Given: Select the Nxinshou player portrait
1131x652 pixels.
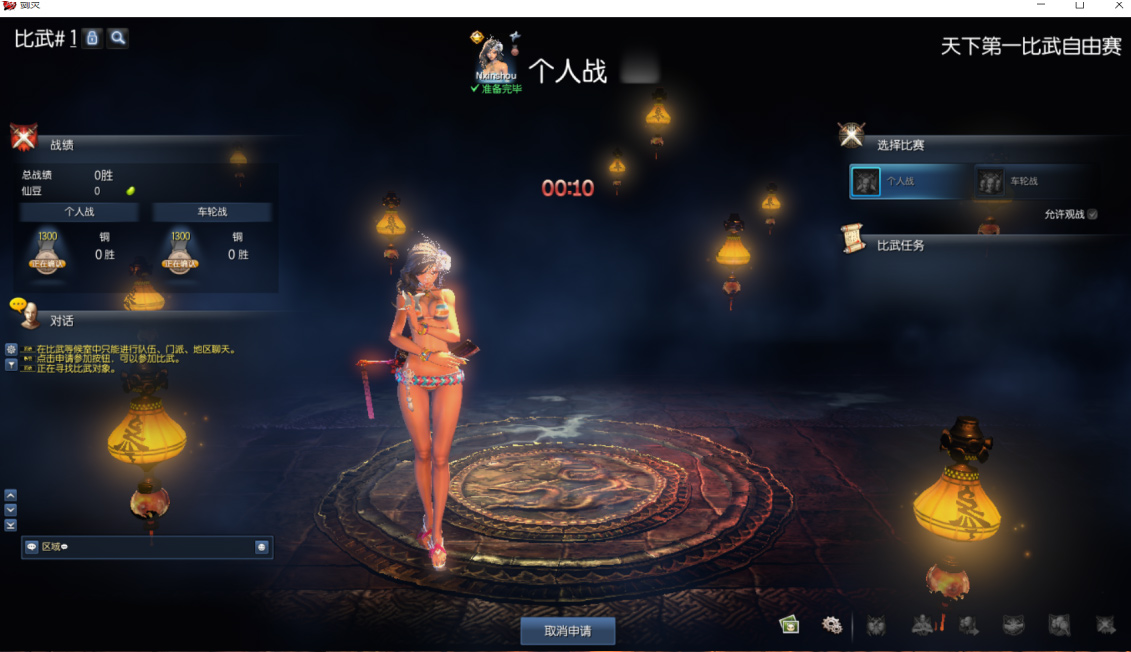Looking at the screenshot, I should coord(495,58).
